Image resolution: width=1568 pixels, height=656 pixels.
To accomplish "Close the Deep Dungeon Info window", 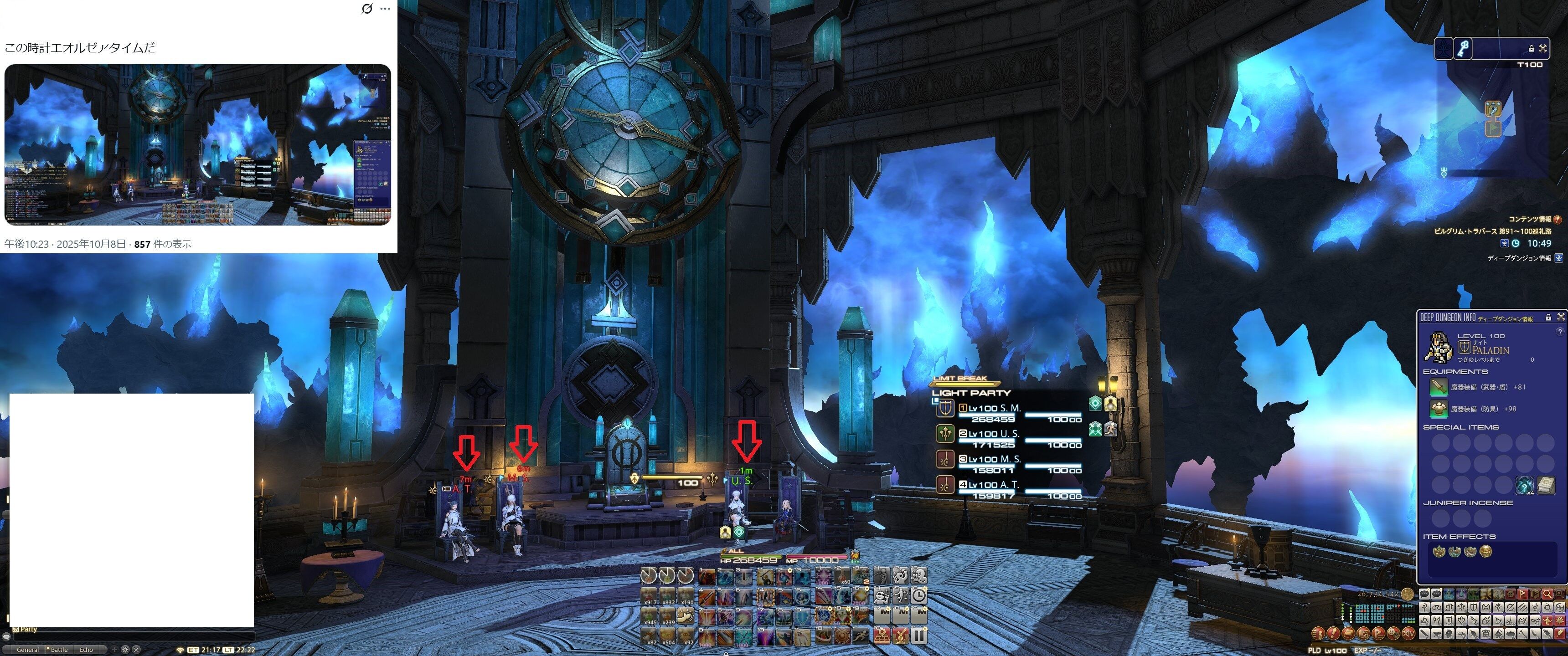I will click(1561, 317).
